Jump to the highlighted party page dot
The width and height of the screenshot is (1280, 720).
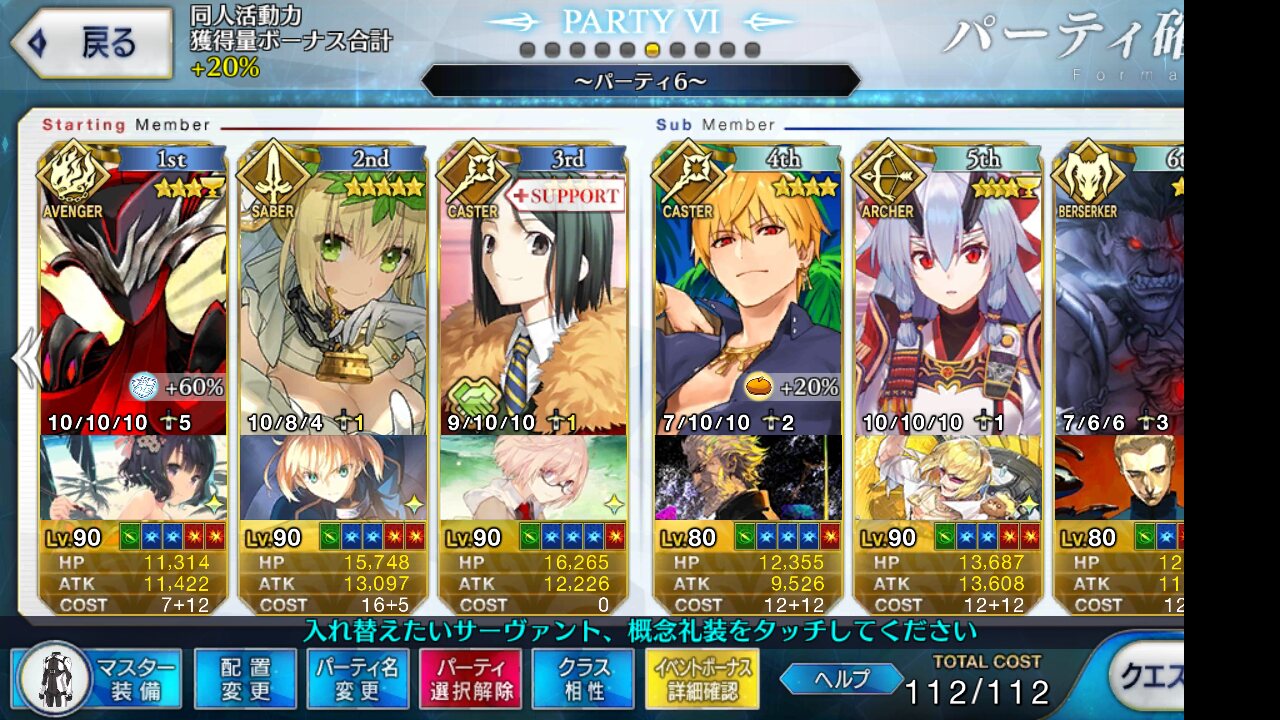[x=652, y=50]
